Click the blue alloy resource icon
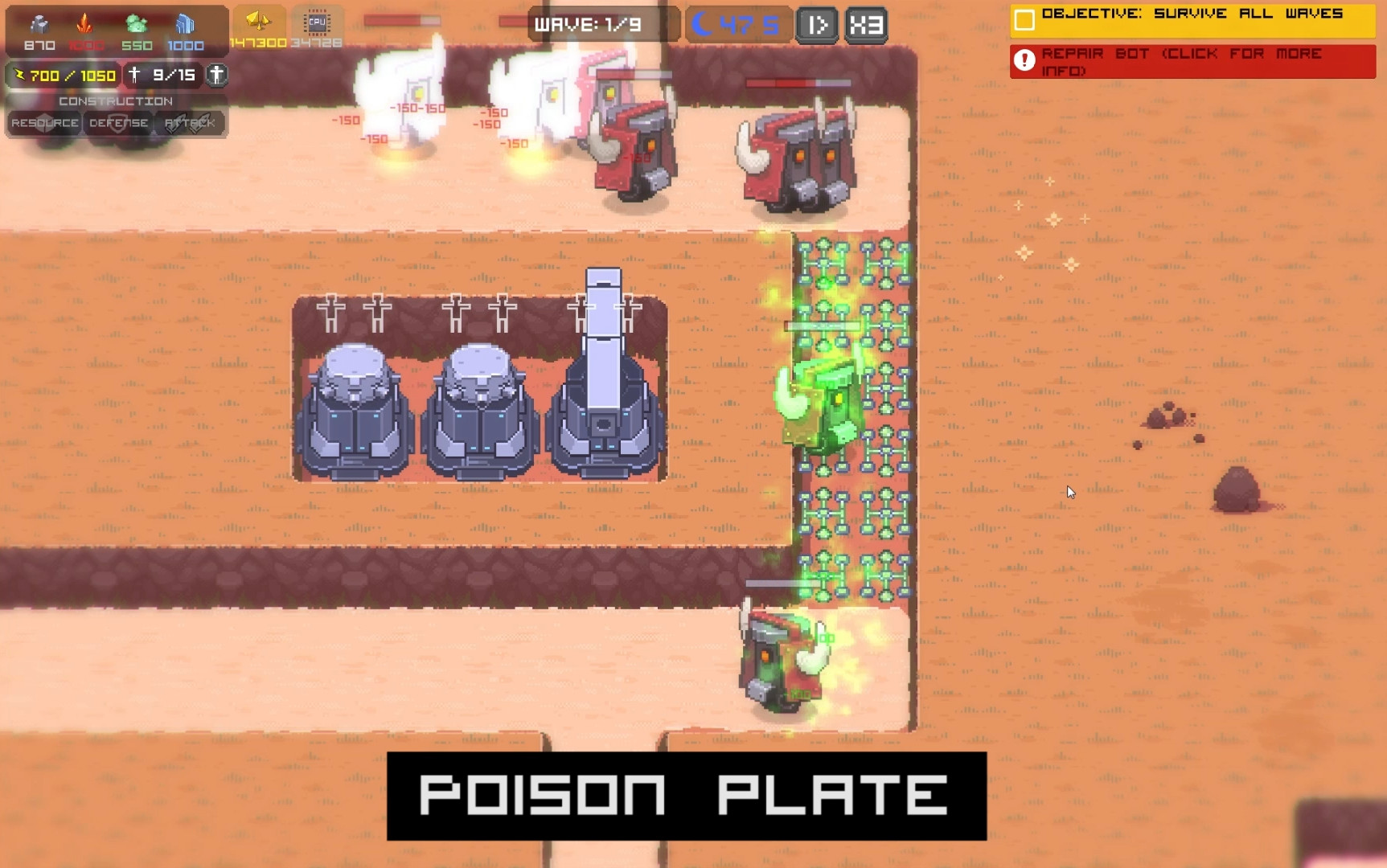1387x868 pixels. tap(186, 23)
